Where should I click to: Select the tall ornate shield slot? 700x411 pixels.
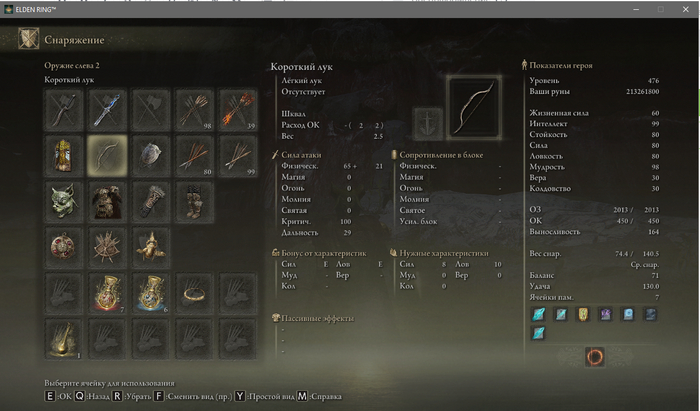point(63,155)
